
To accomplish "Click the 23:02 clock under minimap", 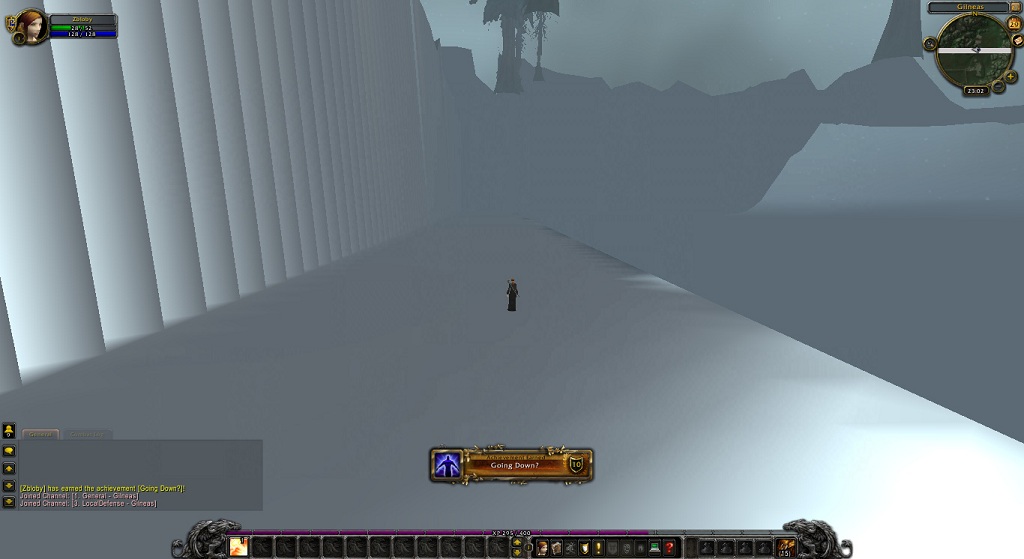I will (976, 90).
